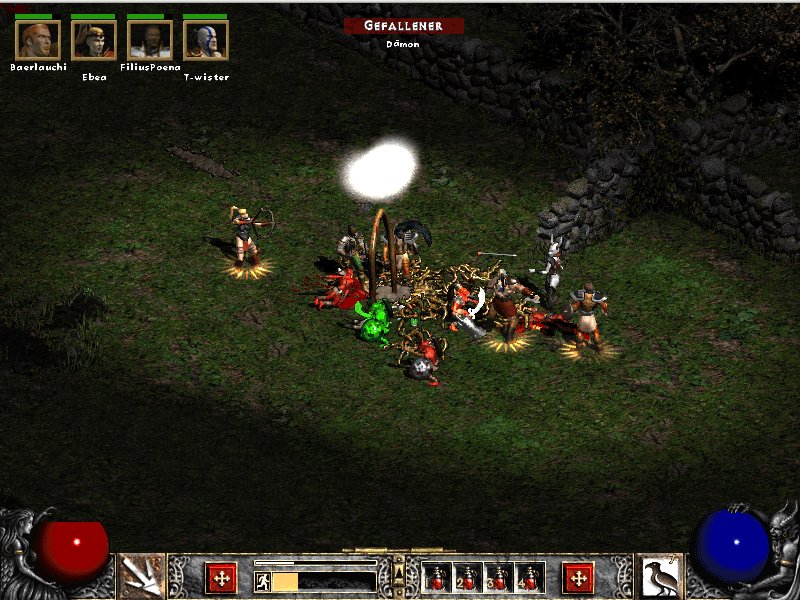Open new stat points via left red plus button
The height and width of the screenshot is (600, 800).
(220, 577)
